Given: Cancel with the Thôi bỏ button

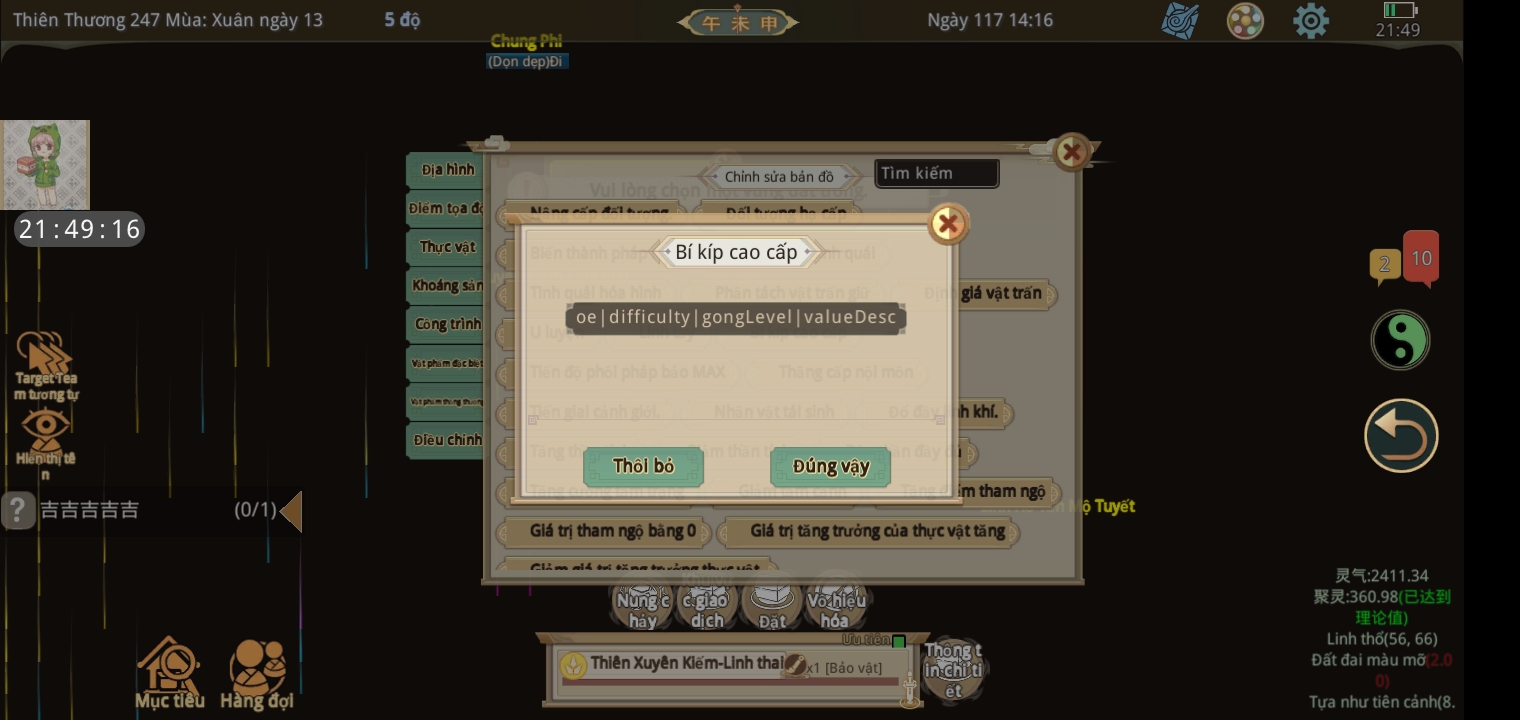Looking at the screenshot, I should coord(643,466).
